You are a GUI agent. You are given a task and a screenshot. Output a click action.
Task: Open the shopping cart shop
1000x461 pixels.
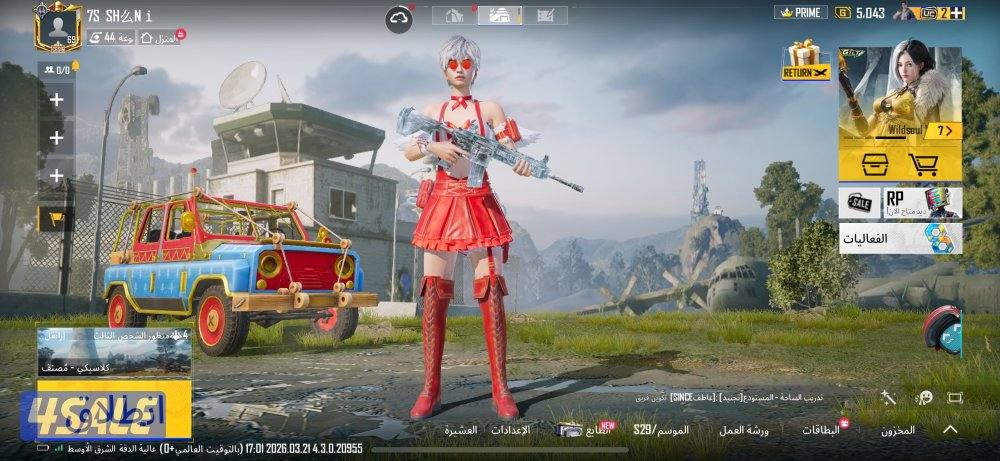click(x=924, y=164)
